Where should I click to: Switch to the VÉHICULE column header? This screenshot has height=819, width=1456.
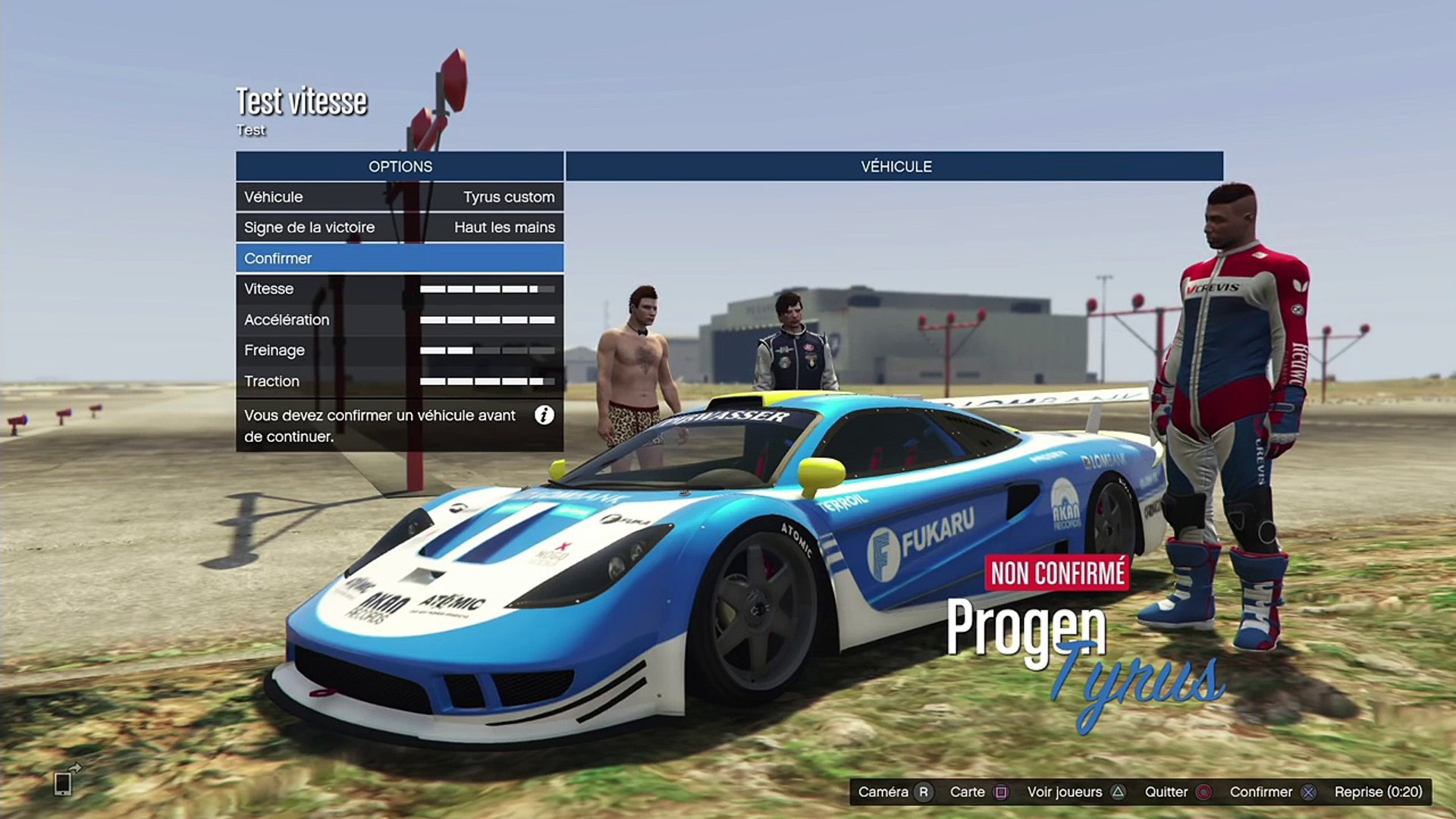(x=895, y=167)
